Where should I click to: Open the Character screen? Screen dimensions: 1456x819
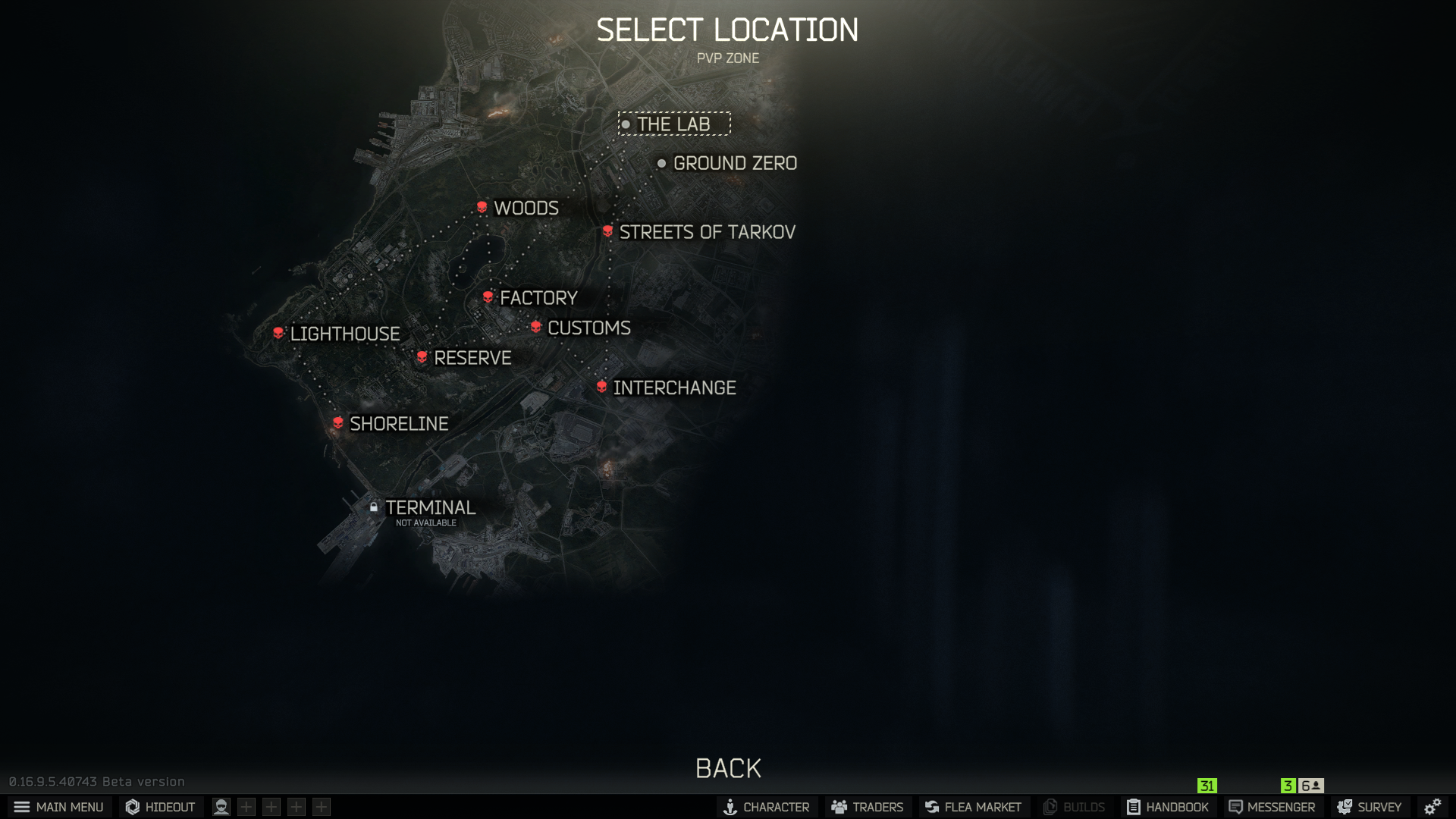coord(767,807)
